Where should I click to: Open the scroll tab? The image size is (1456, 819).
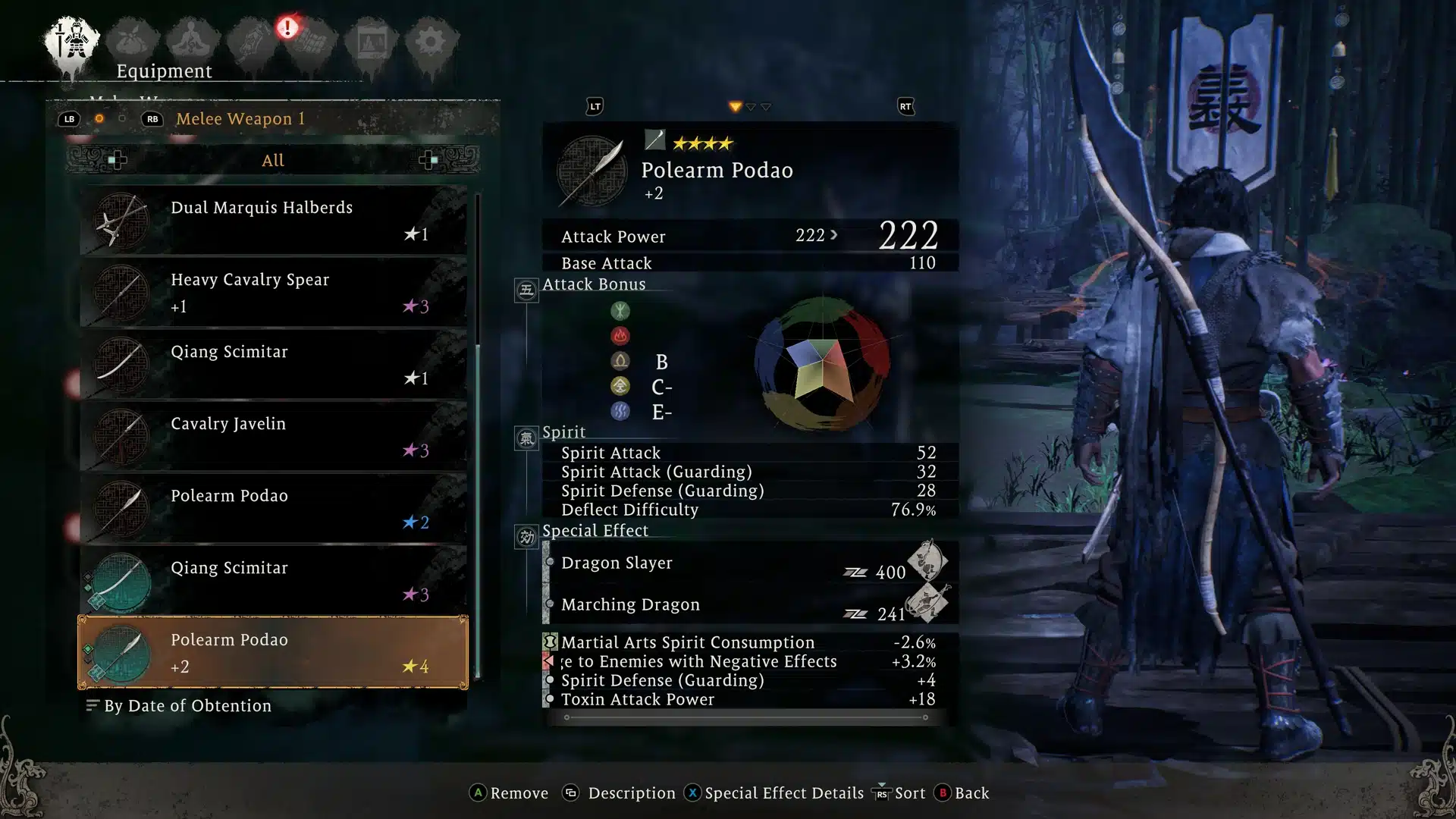[252, 42]
